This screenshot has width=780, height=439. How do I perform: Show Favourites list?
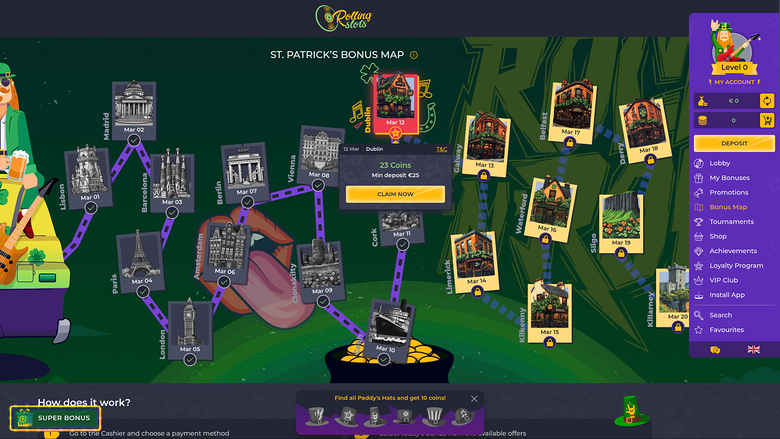click(x=726, y=329)
